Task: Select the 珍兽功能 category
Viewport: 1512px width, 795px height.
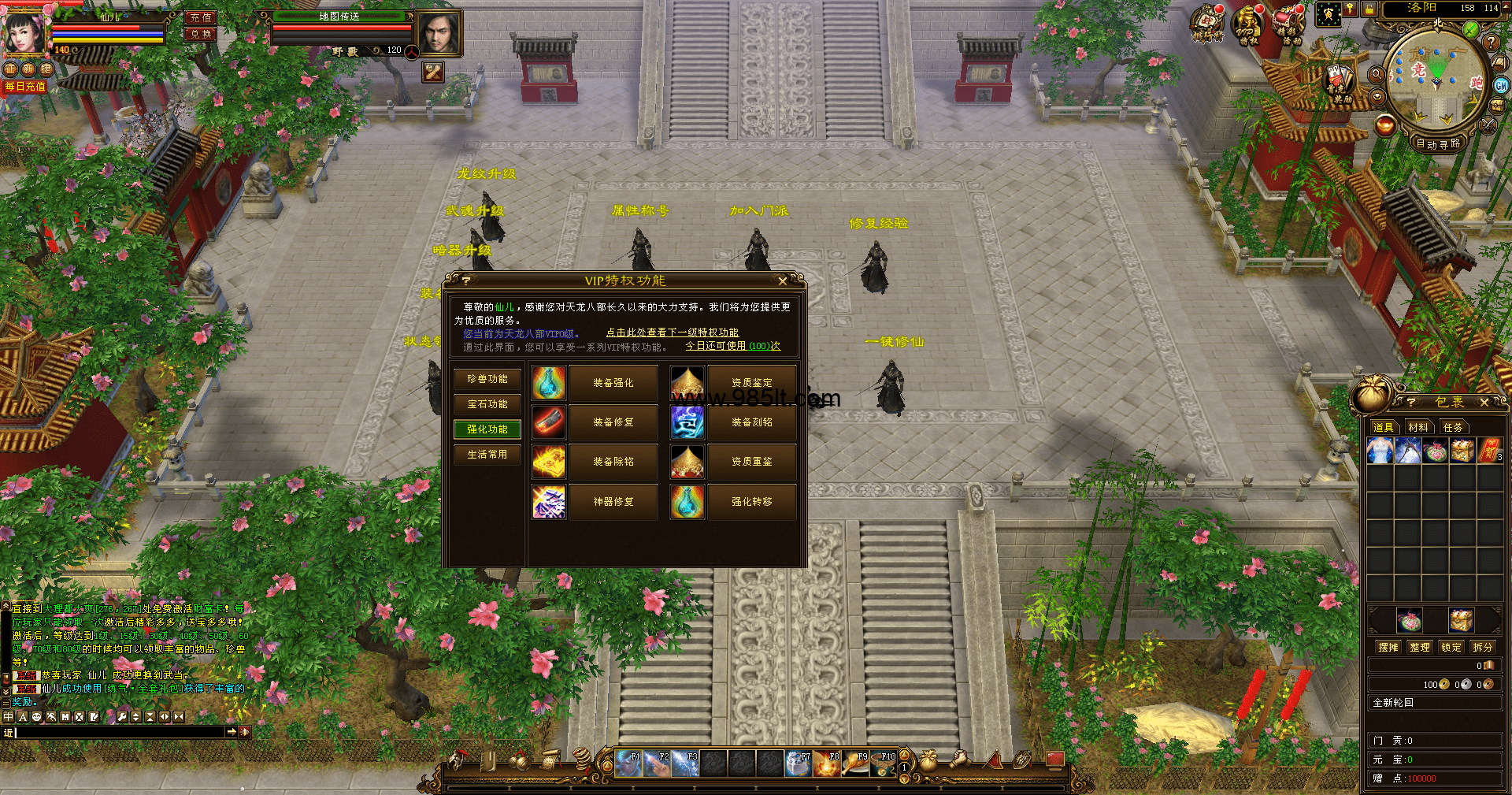Action: (x=487, y=379)
